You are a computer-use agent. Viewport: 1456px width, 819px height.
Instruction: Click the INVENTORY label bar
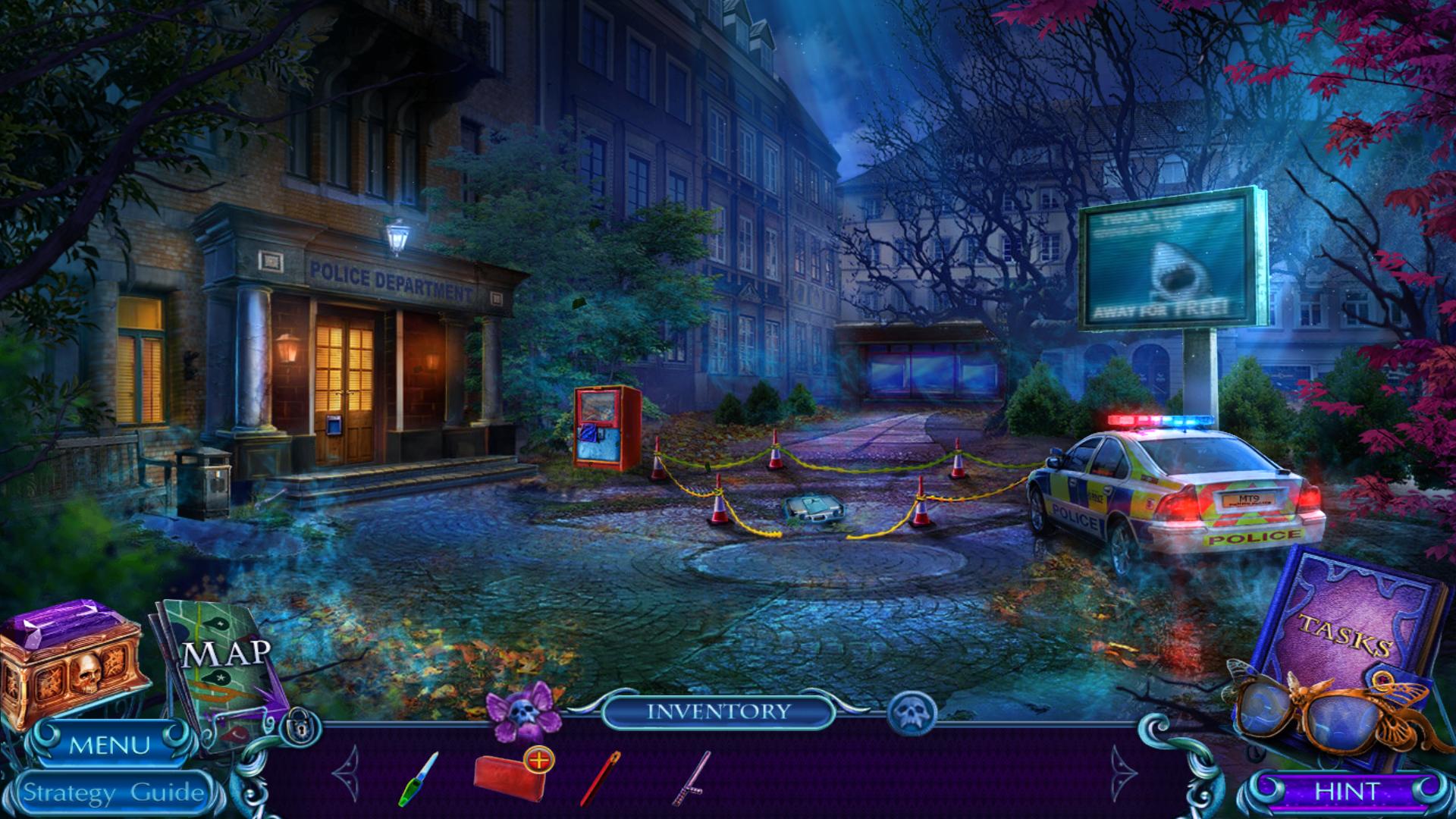point(718,711)
